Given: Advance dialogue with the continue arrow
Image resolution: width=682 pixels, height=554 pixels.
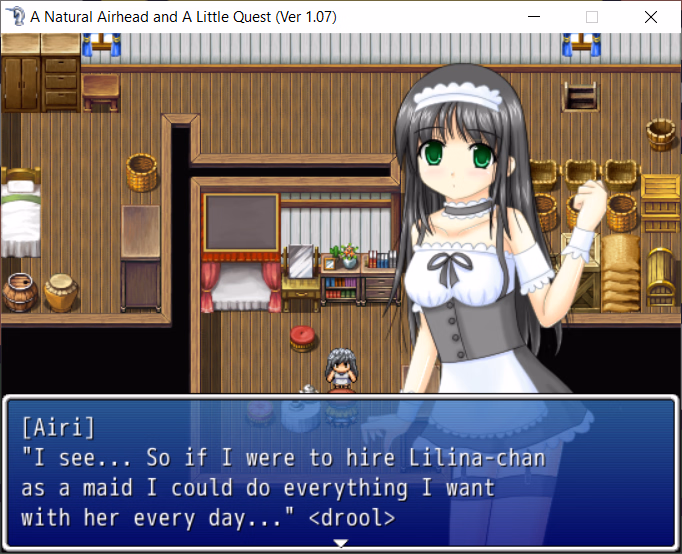Looking at the screenshot, I should click(x=341, y=543).
